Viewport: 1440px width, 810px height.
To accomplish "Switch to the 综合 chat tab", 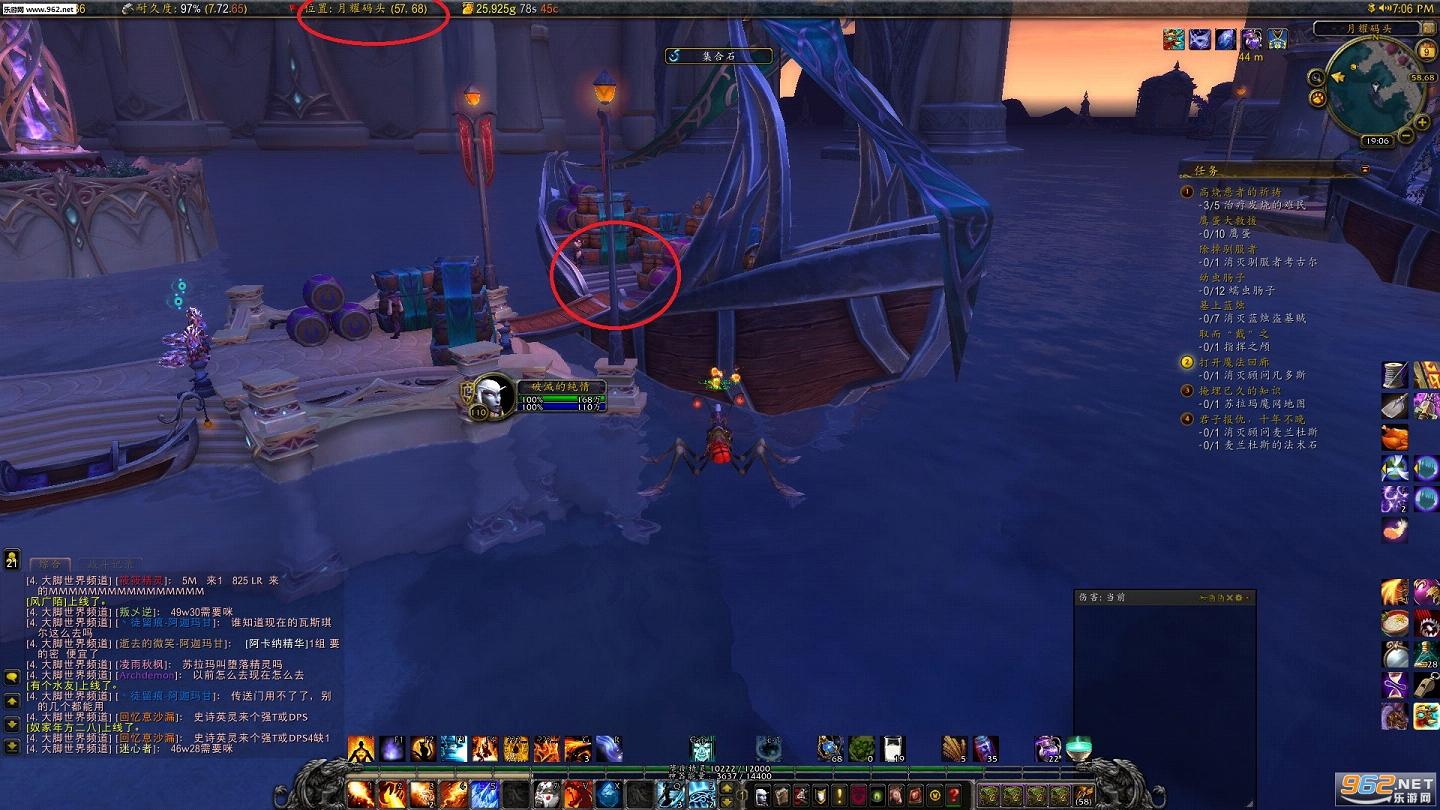I will (x=50, y=565).
